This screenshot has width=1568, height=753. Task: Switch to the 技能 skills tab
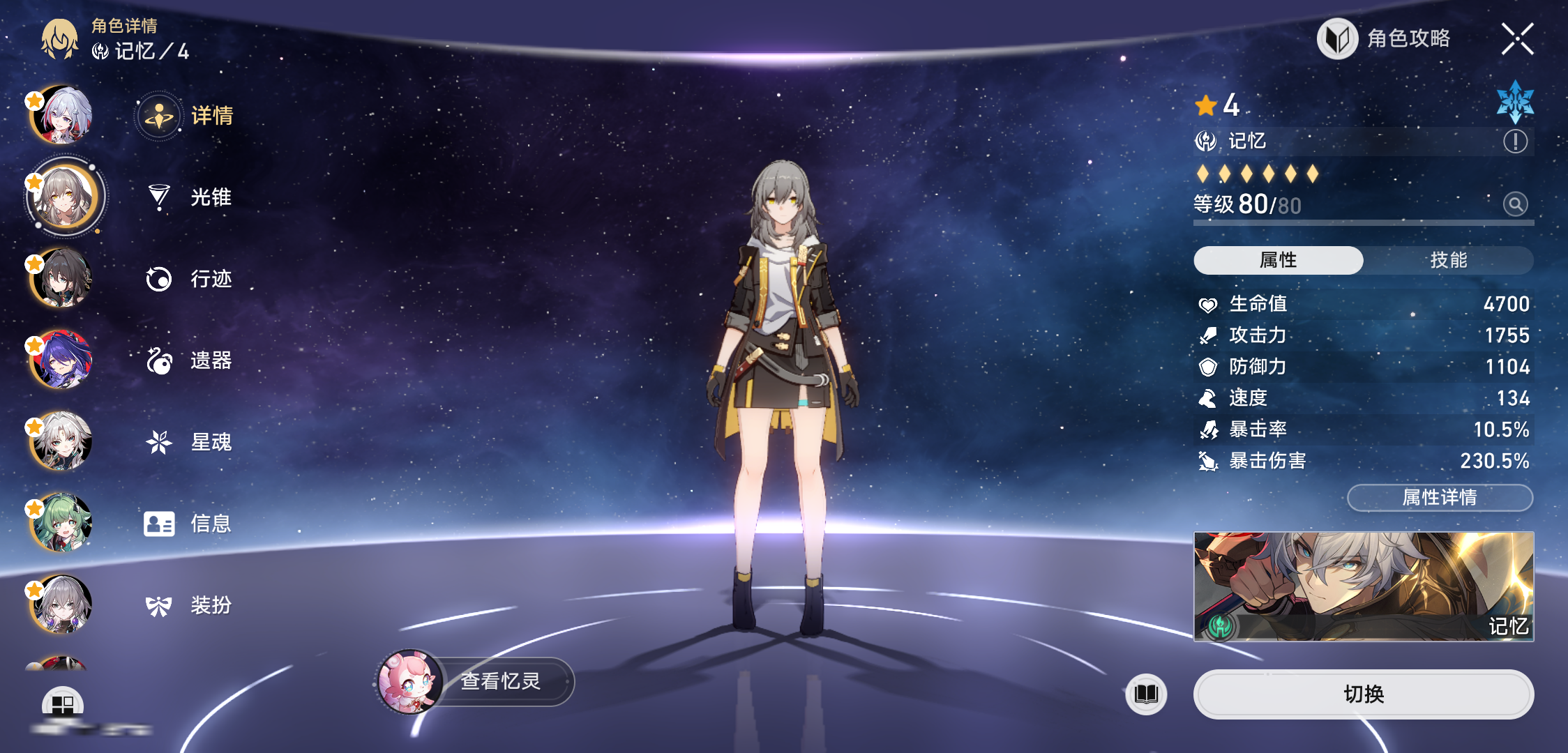[1448, 260]
